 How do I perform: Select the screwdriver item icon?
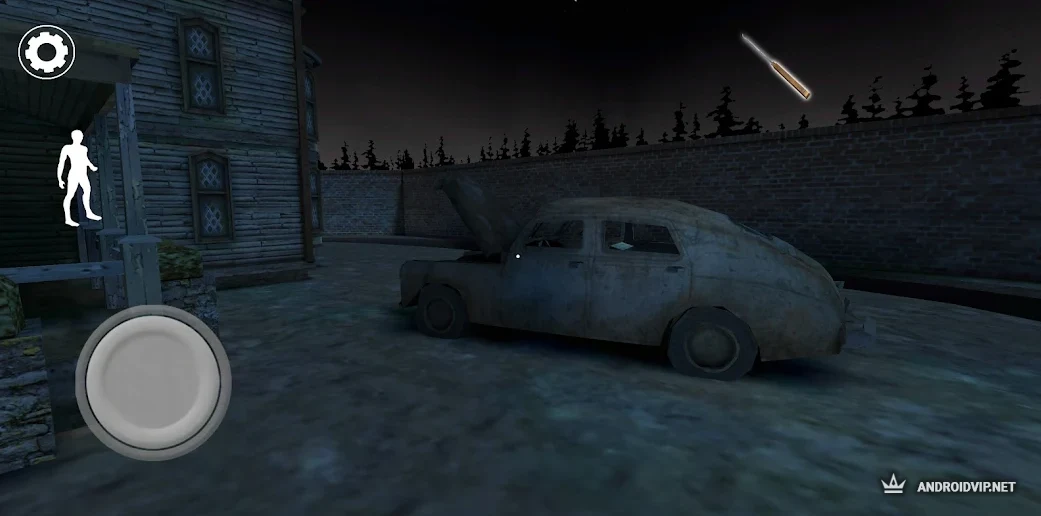click(775, 66)
